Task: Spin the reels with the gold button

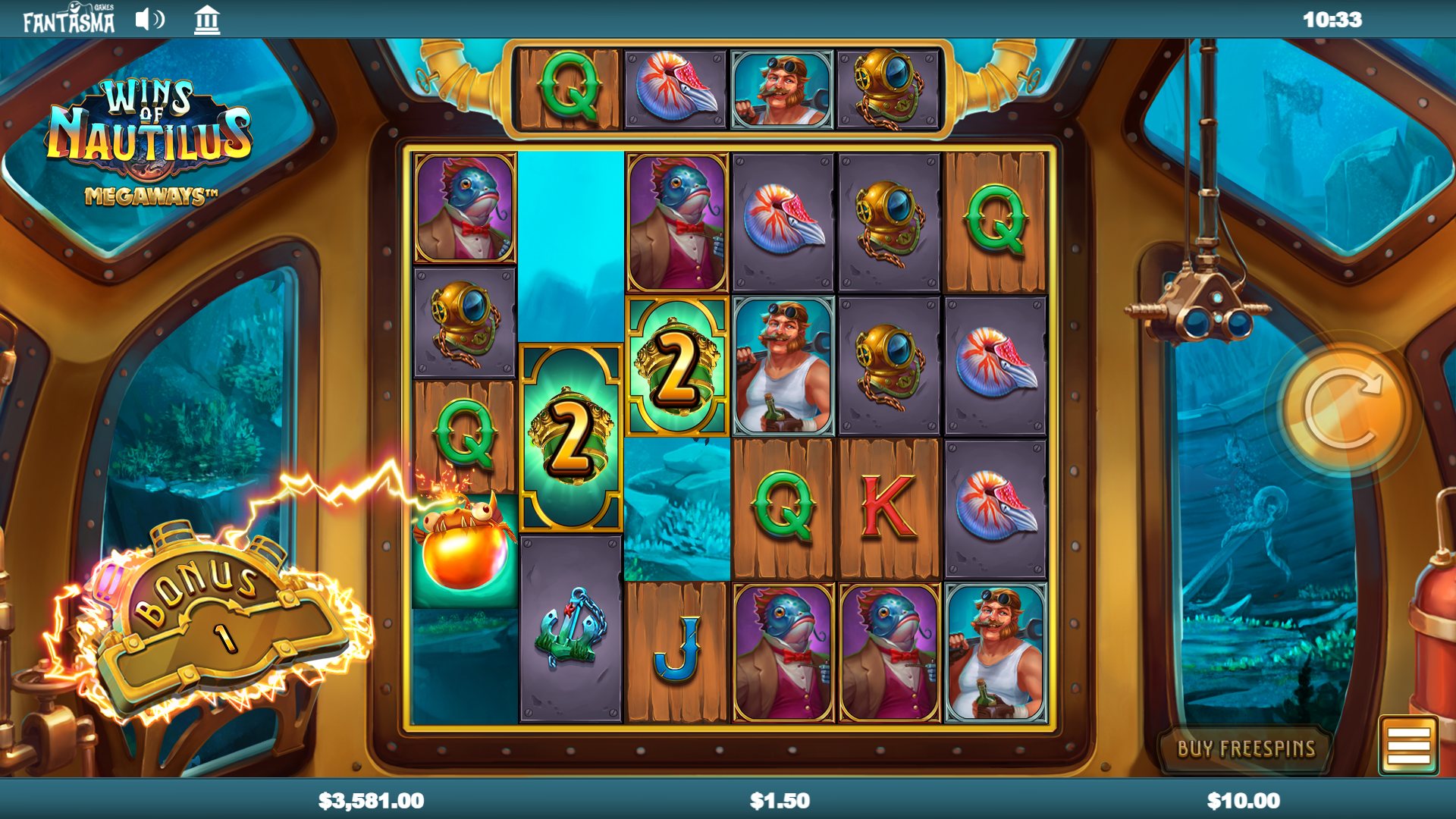Action: 1342,409
